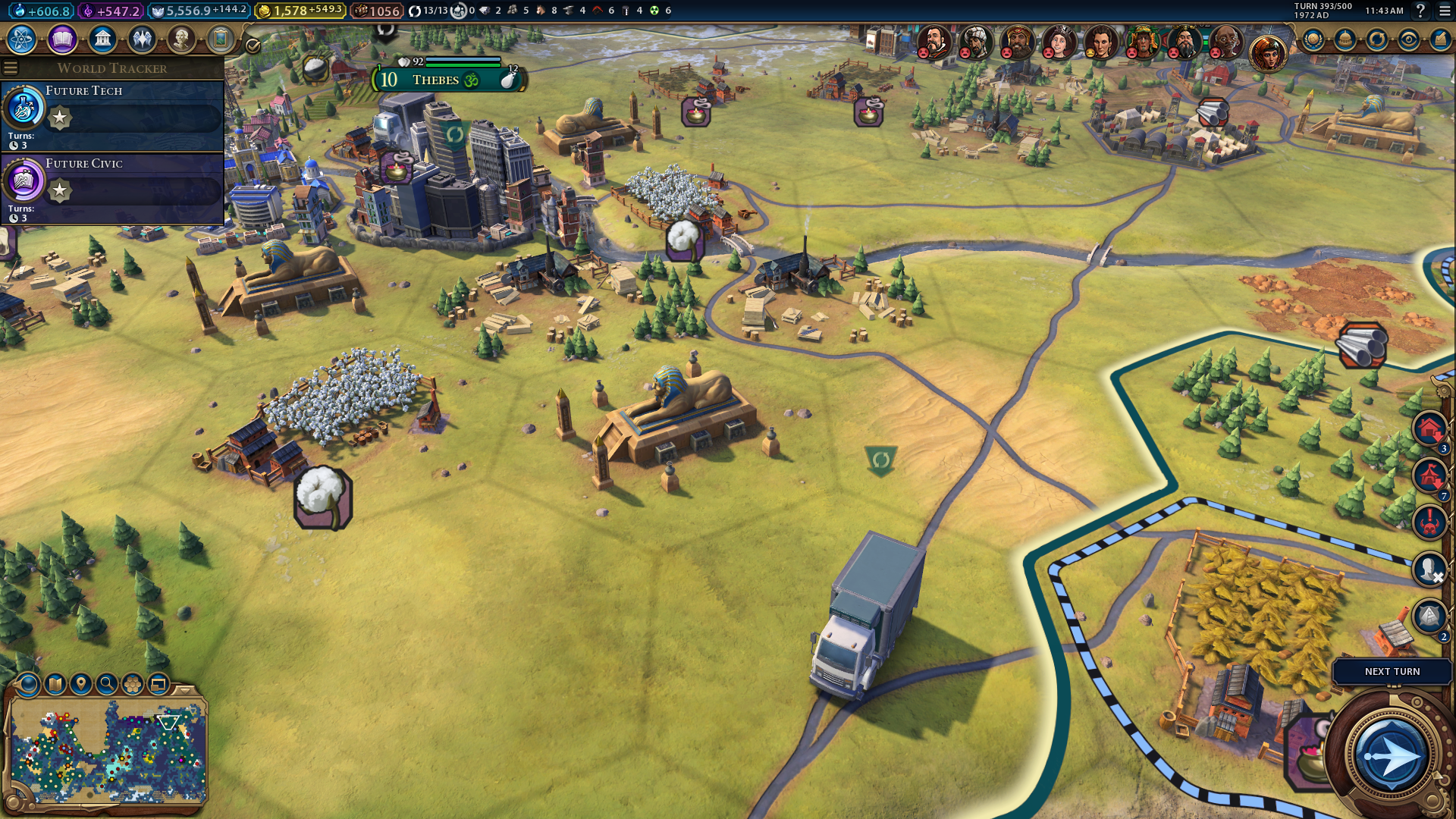1456x819 pixels.
Task: Open World Rankings laurel globe icon
Action: tap(1313, 39)
